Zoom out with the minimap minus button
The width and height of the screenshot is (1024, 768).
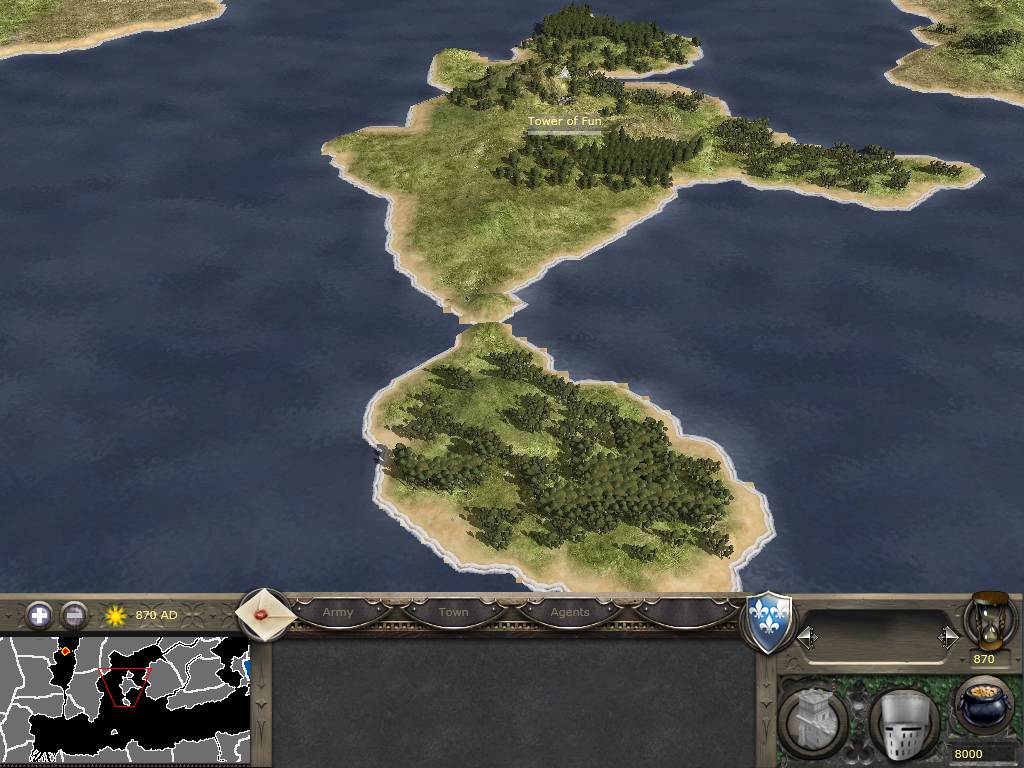coord(74,615)
